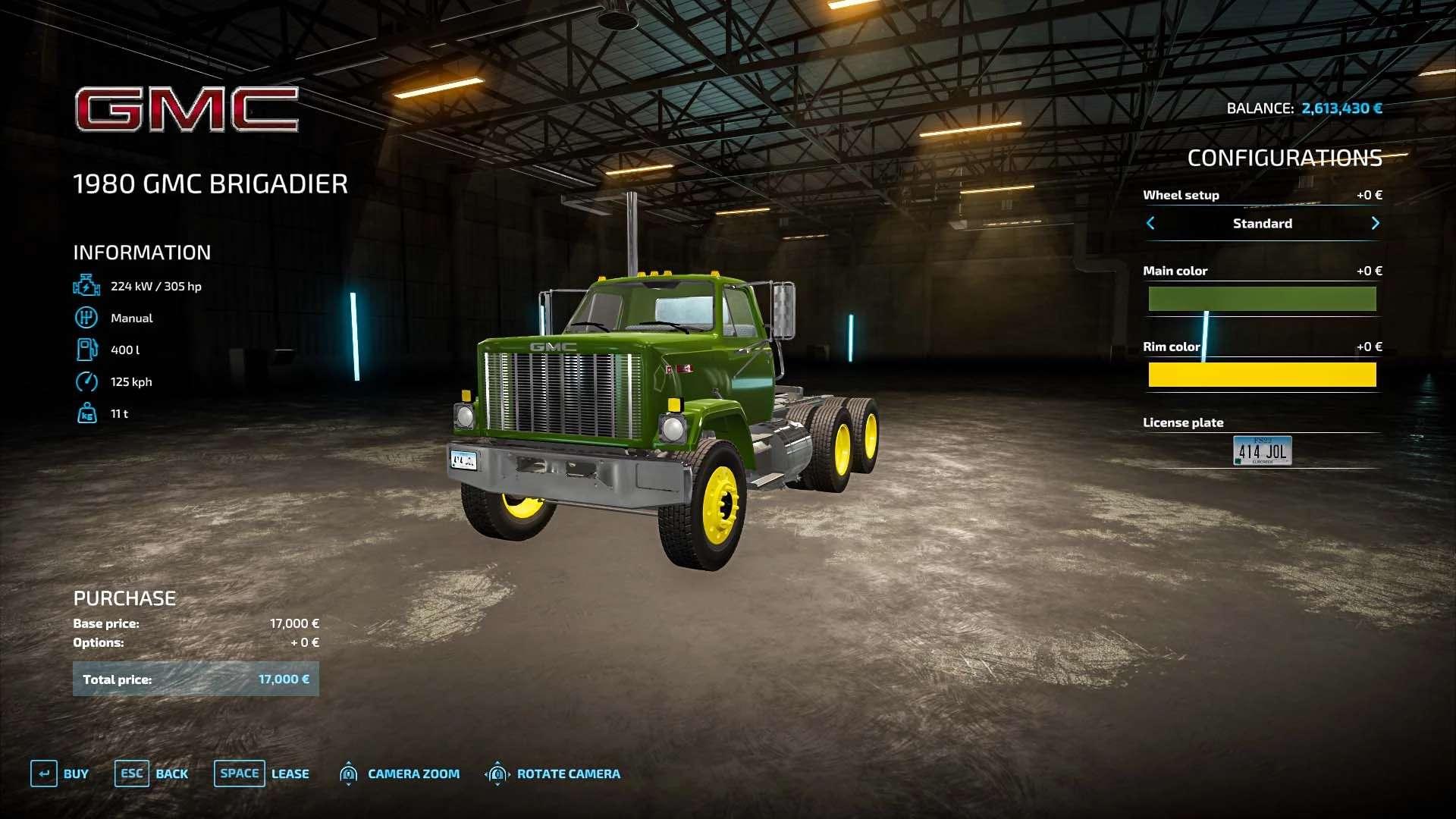This screenshot has width=1456, height=819.
Task: Buy the 1980 GMC Brigadier
Action: (x=60, y=773)
